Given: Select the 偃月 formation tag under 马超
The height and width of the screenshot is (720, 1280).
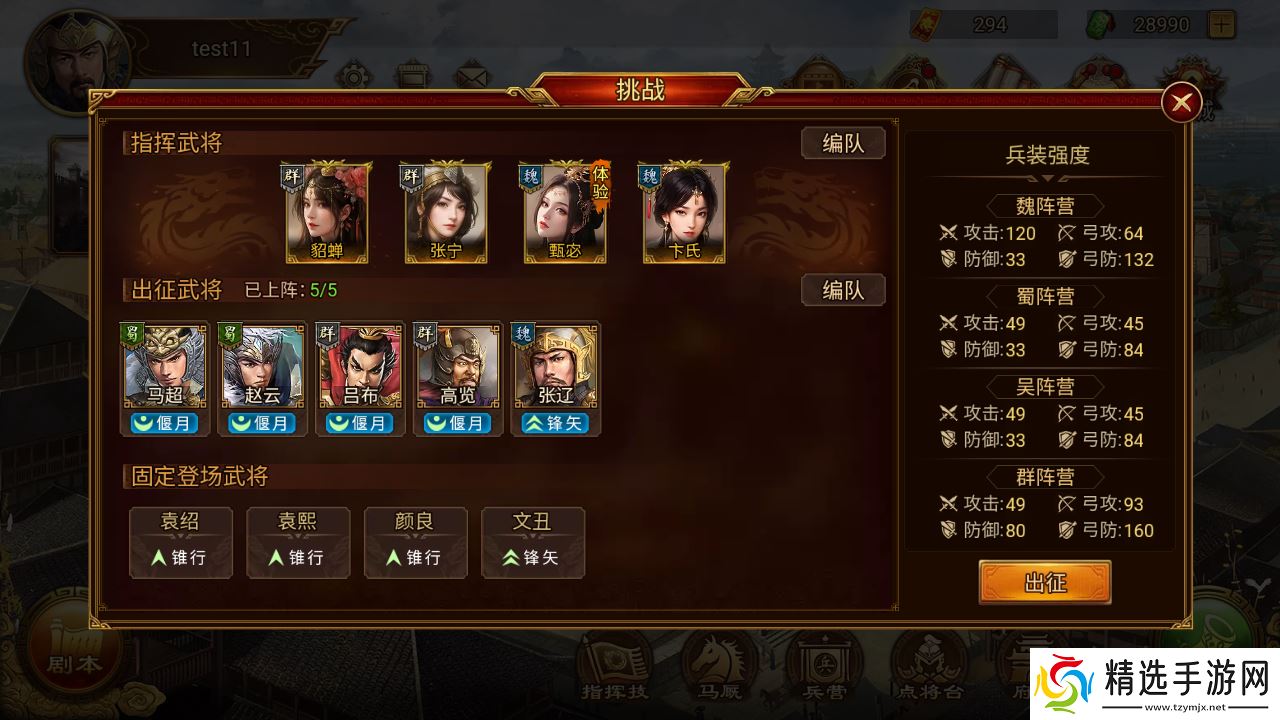Looking at the screenshot, I should coord(163,422).
